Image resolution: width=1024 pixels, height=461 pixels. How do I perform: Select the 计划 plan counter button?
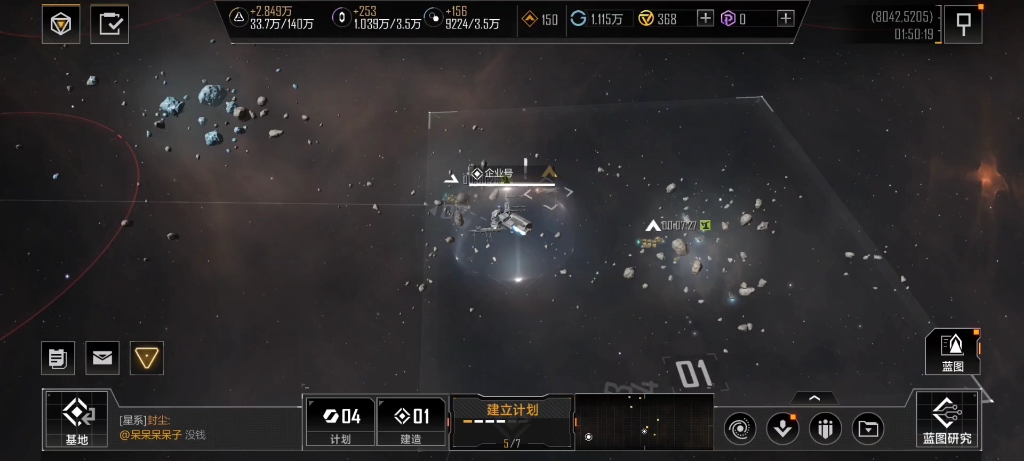click(x=340, y=420)
